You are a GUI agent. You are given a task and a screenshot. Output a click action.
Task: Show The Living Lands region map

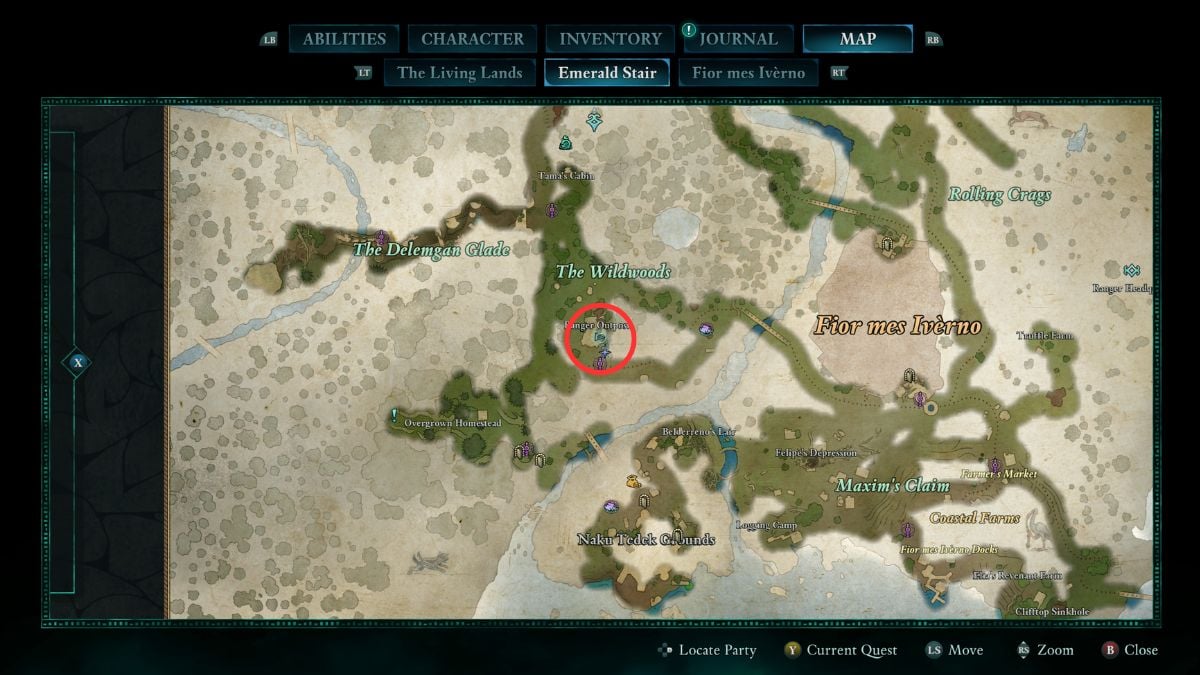[x=459, y=72]
